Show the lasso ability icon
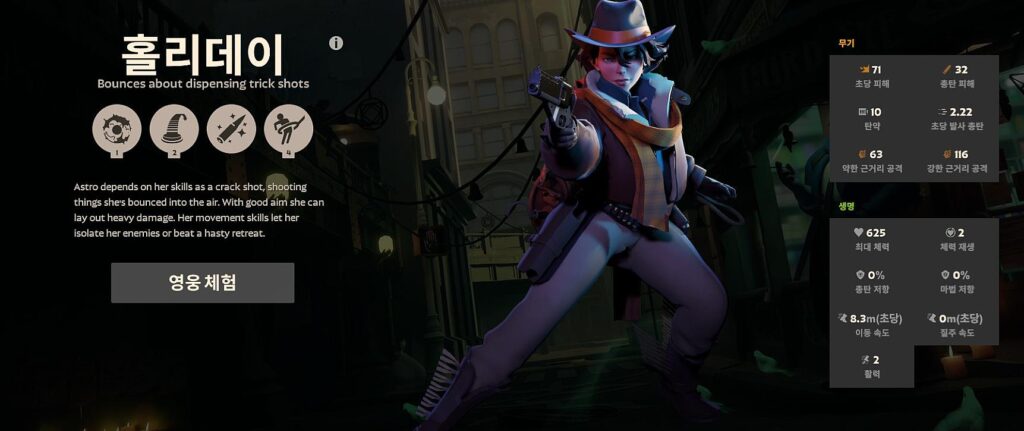The image size is (1024, 431). point(288,129)
